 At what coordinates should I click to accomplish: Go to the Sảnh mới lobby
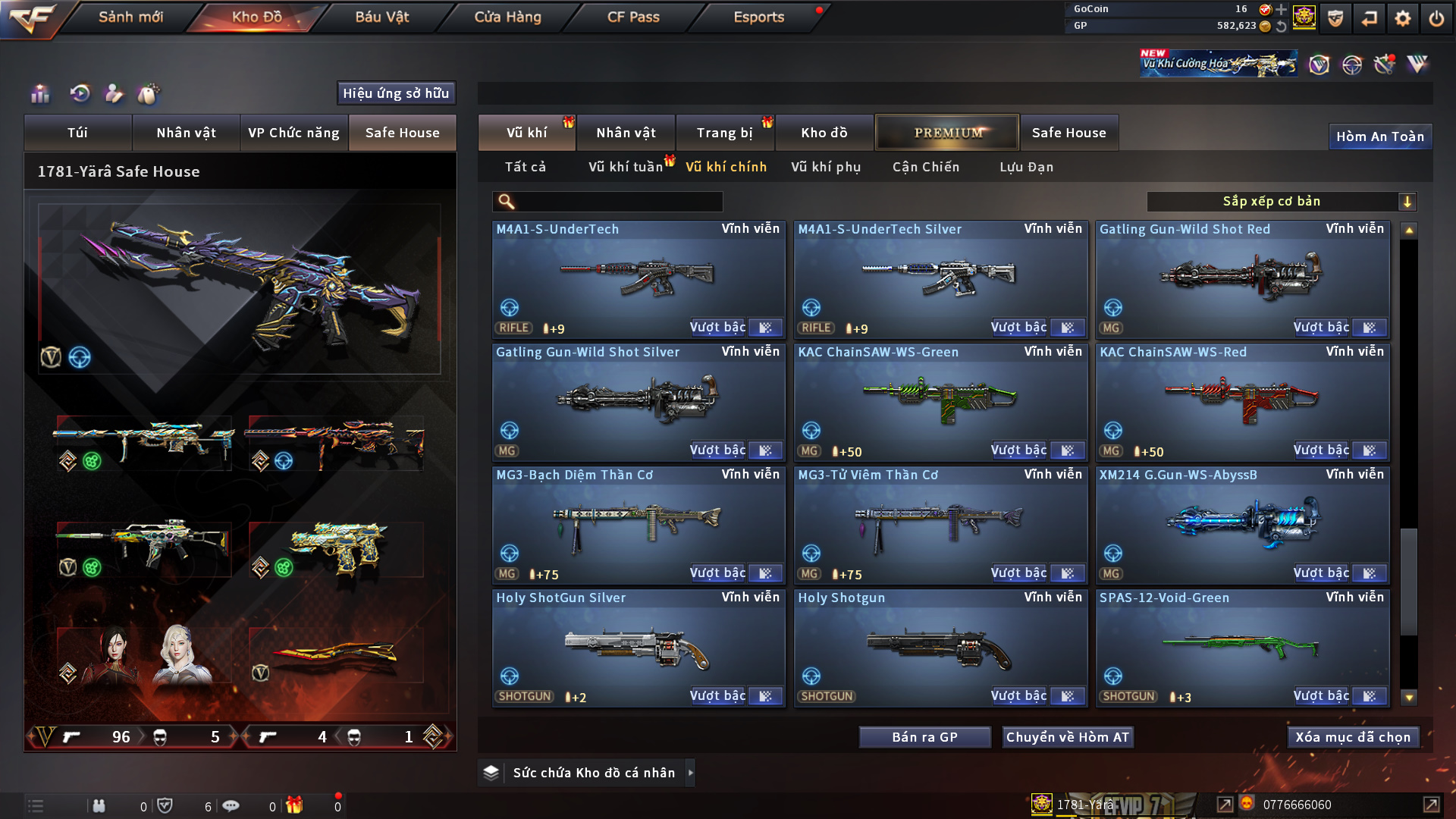pyautogui.click(x=130, y=17)
